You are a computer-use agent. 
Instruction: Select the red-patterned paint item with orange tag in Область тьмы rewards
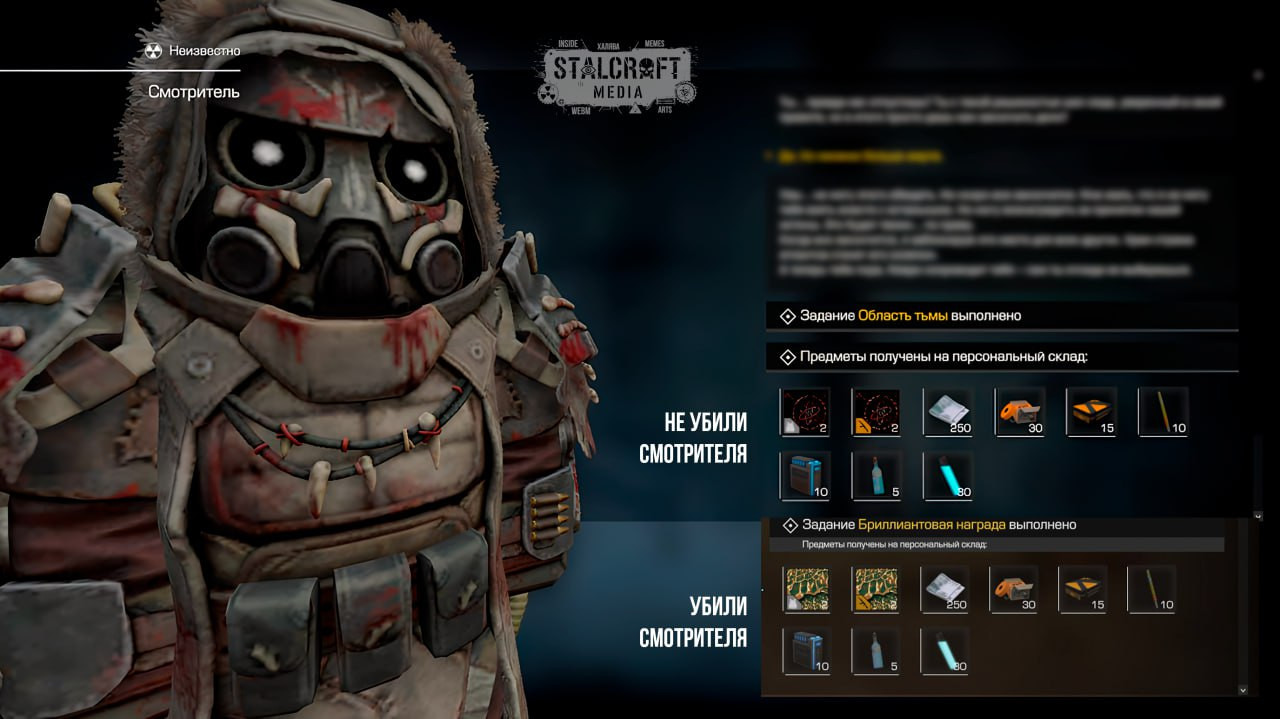point(876,412)
